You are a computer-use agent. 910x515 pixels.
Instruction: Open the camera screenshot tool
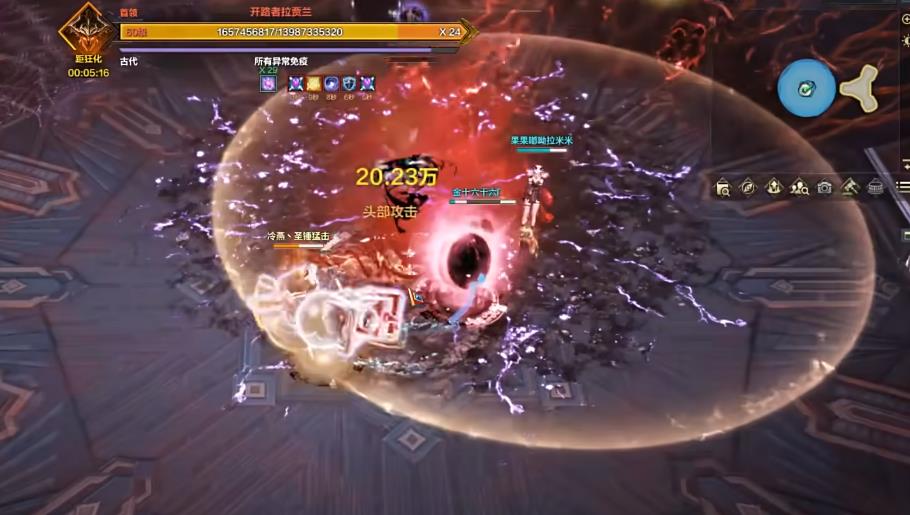824,187
